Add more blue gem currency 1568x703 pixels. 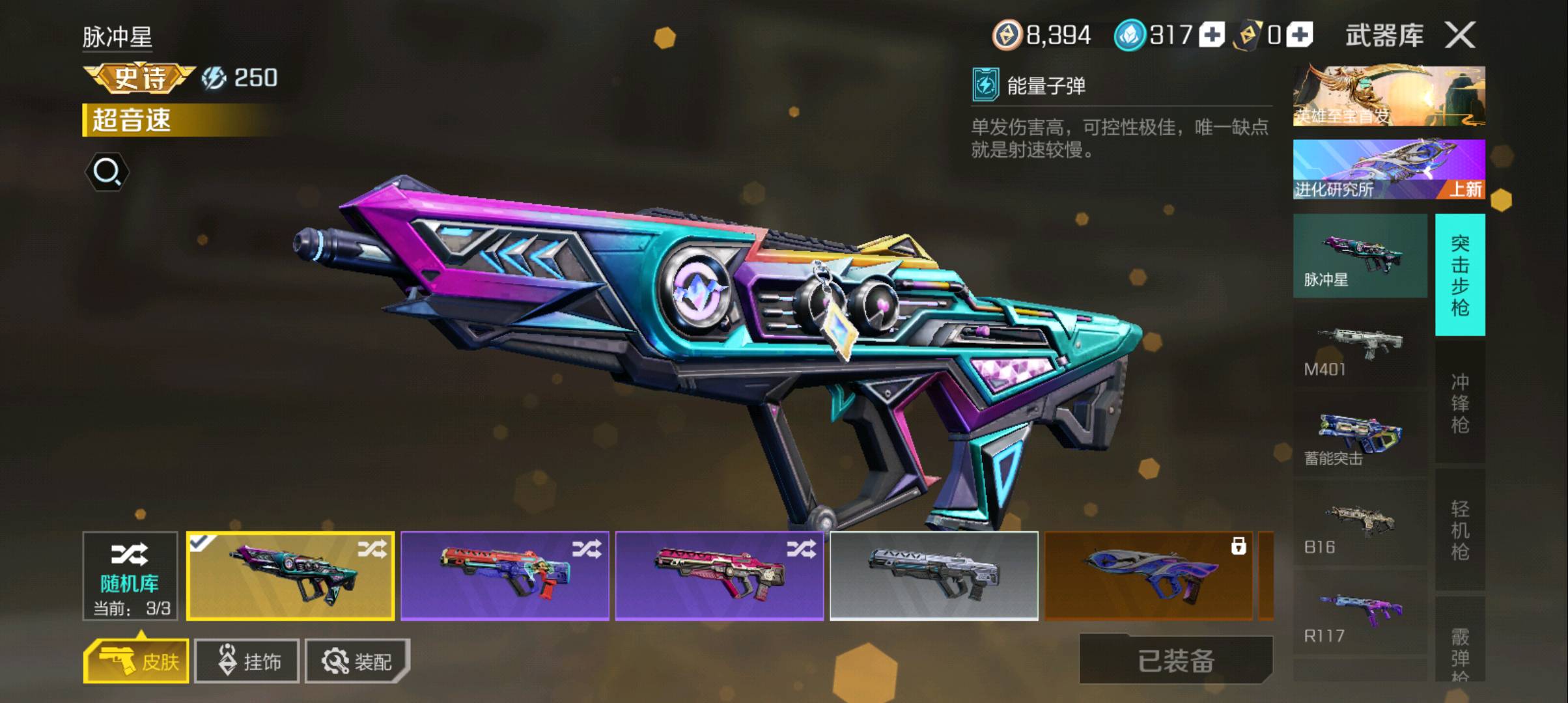1212,35
